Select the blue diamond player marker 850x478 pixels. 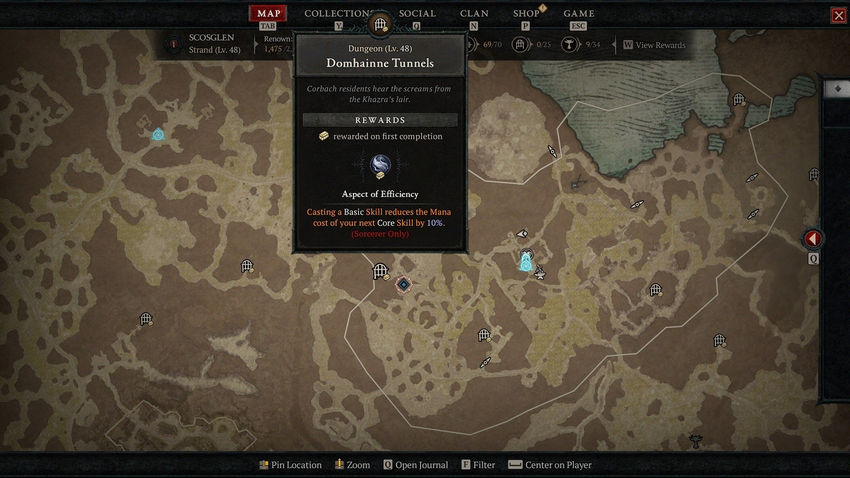point(404,285)
